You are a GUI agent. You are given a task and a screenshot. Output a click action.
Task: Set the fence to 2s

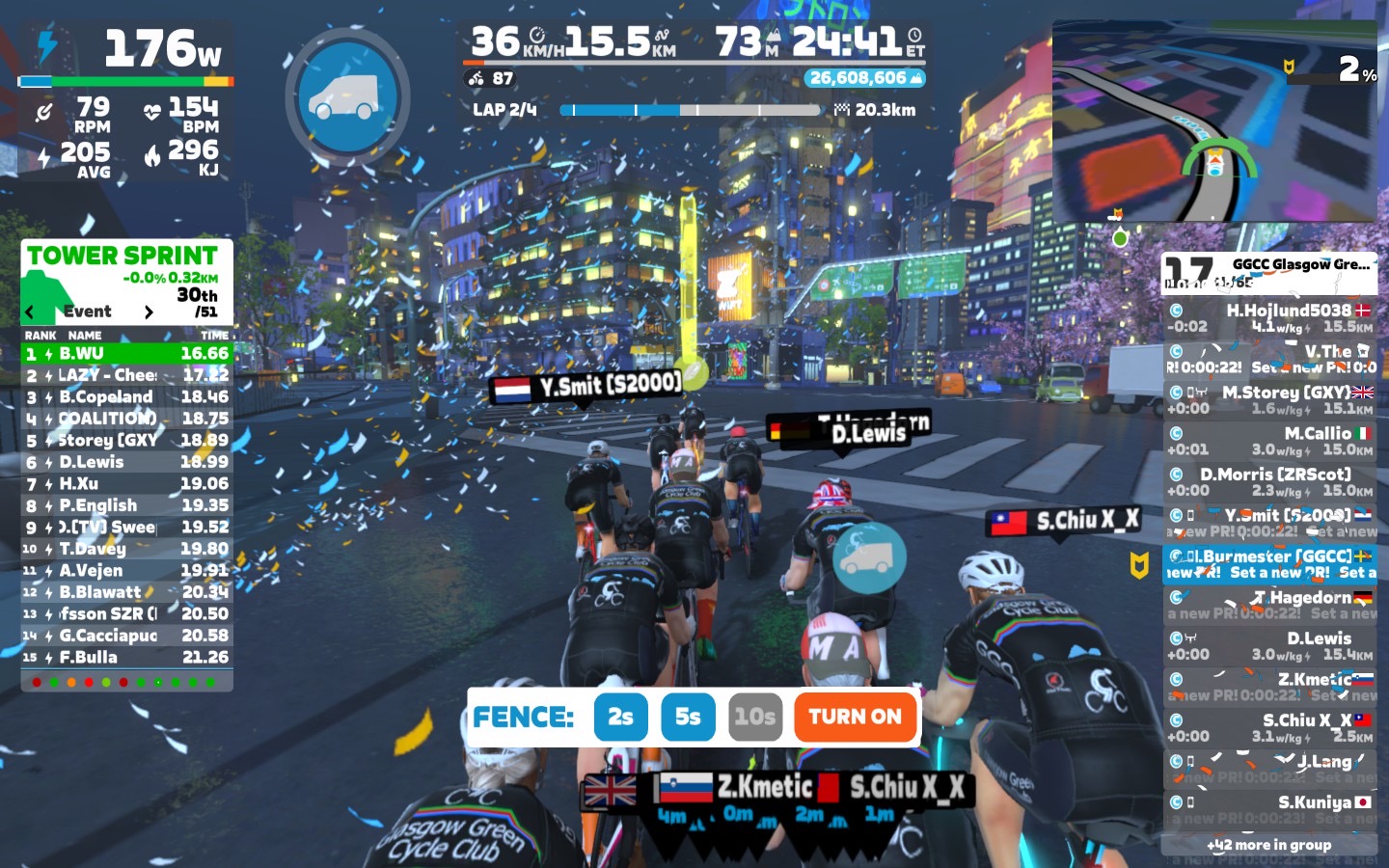click(620, 717)
